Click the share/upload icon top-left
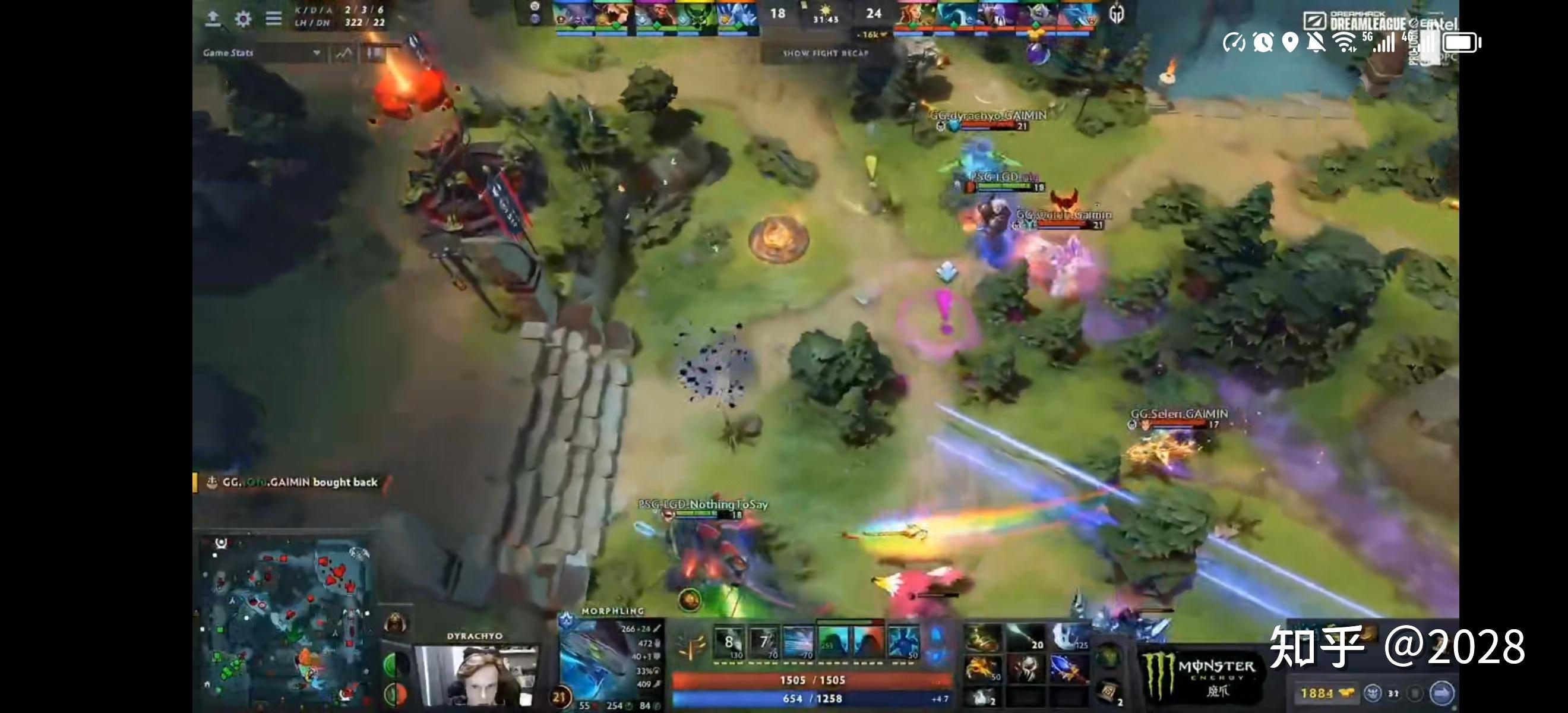This screenshot has height=713, width=1568. (x=214, y=18)
